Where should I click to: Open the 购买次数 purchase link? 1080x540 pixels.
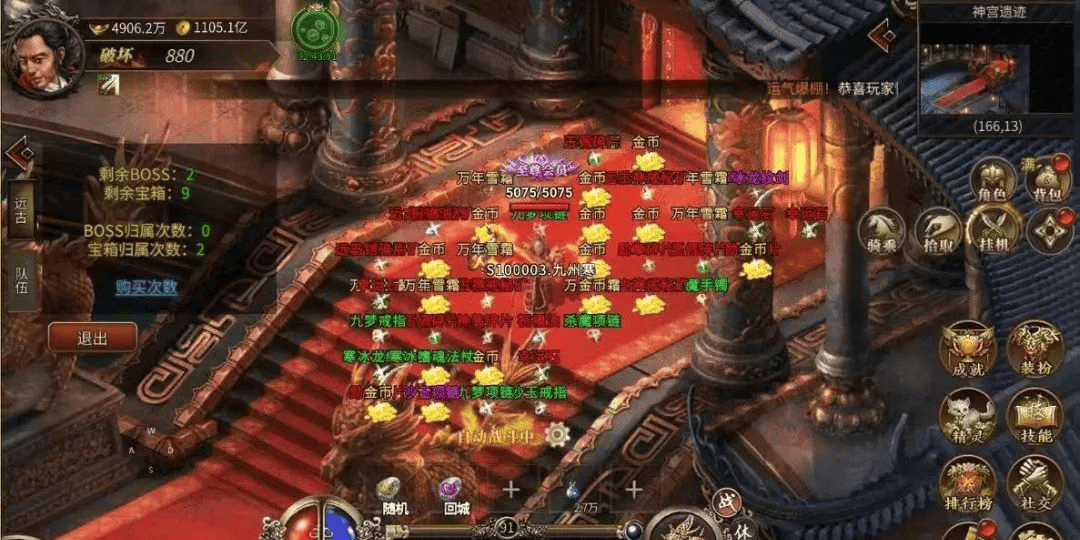click(x=146, y=288)
